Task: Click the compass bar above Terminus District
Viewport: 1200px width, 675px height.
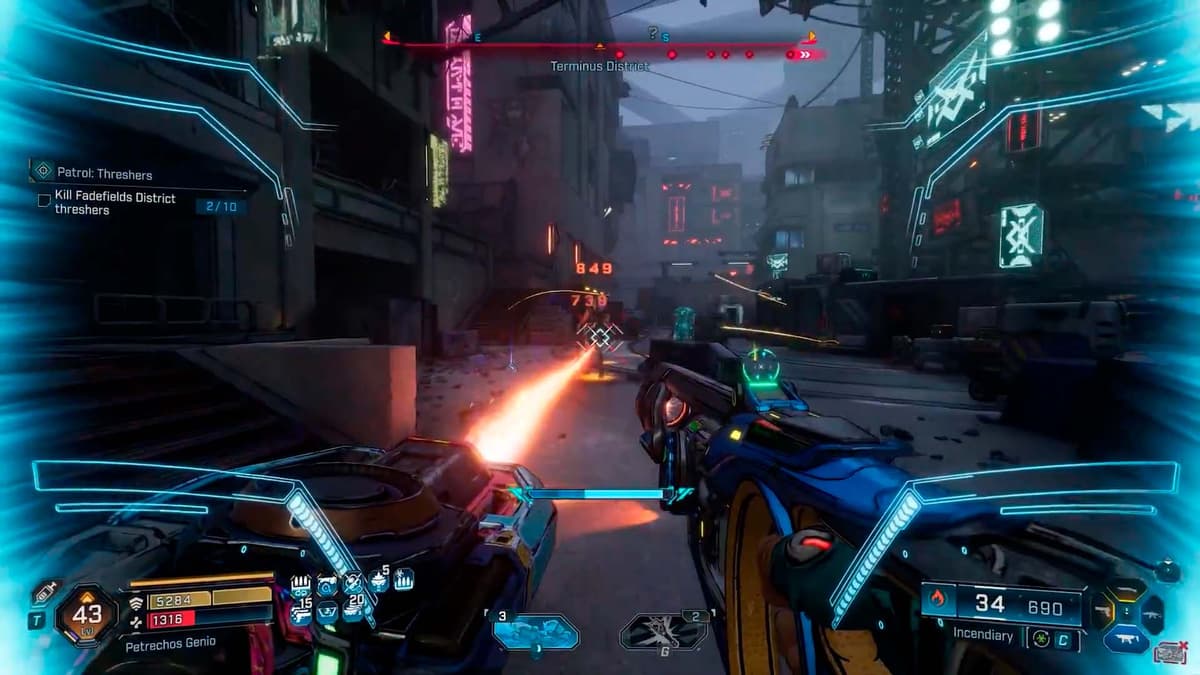Action: pyautogui.click(x=600, y=46)
